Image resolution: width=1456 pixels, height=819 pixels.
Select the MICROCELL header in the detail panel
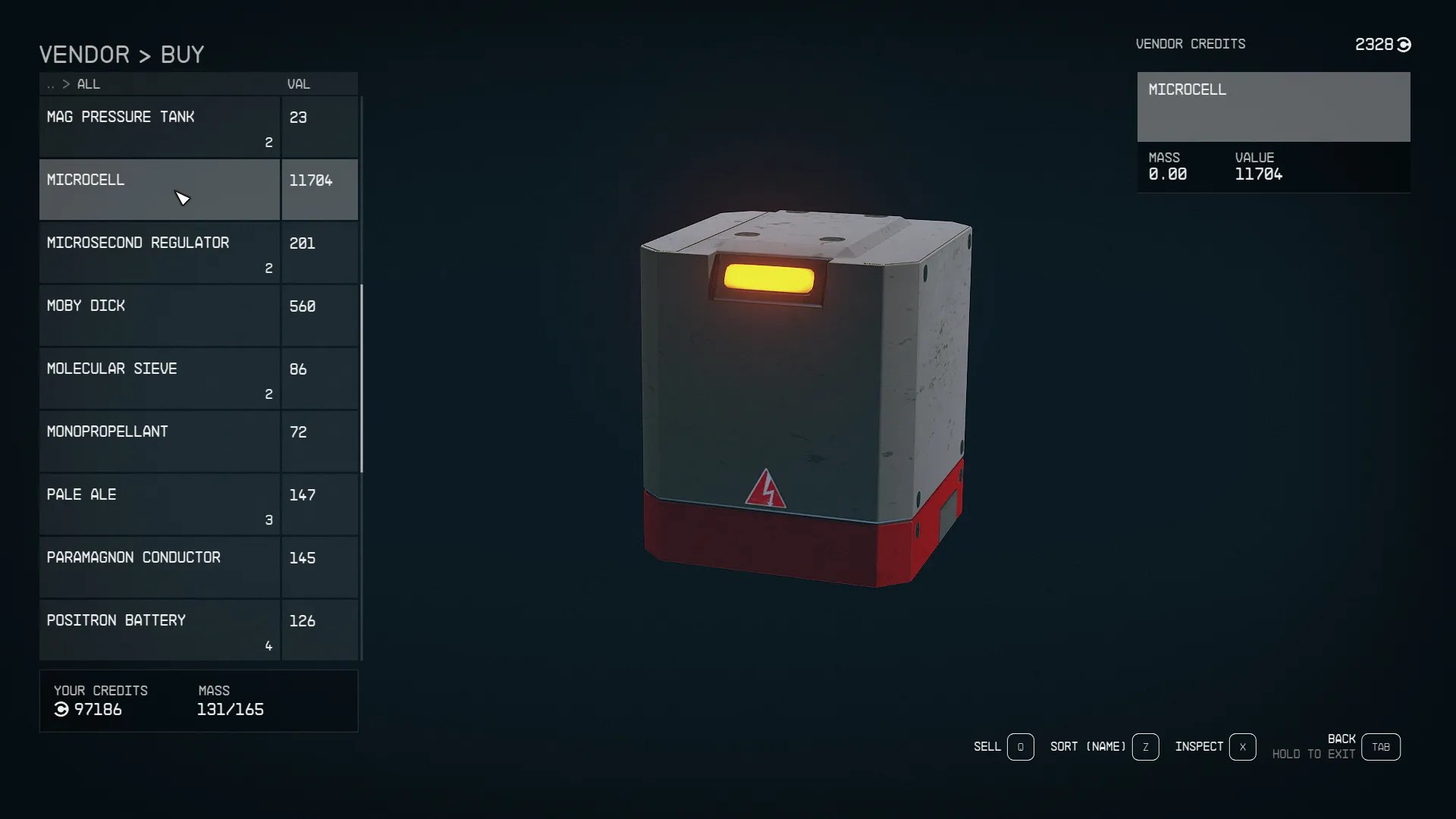[x=1187, y=89]
